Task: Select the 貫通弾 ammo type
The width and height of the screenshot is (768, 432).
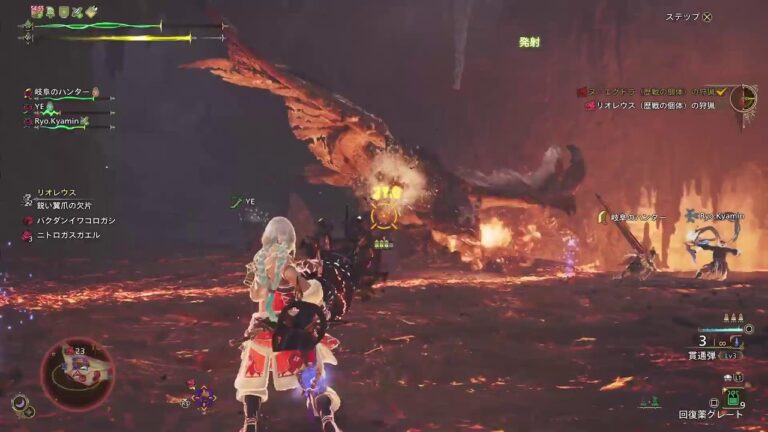Action: pos(706,354)
